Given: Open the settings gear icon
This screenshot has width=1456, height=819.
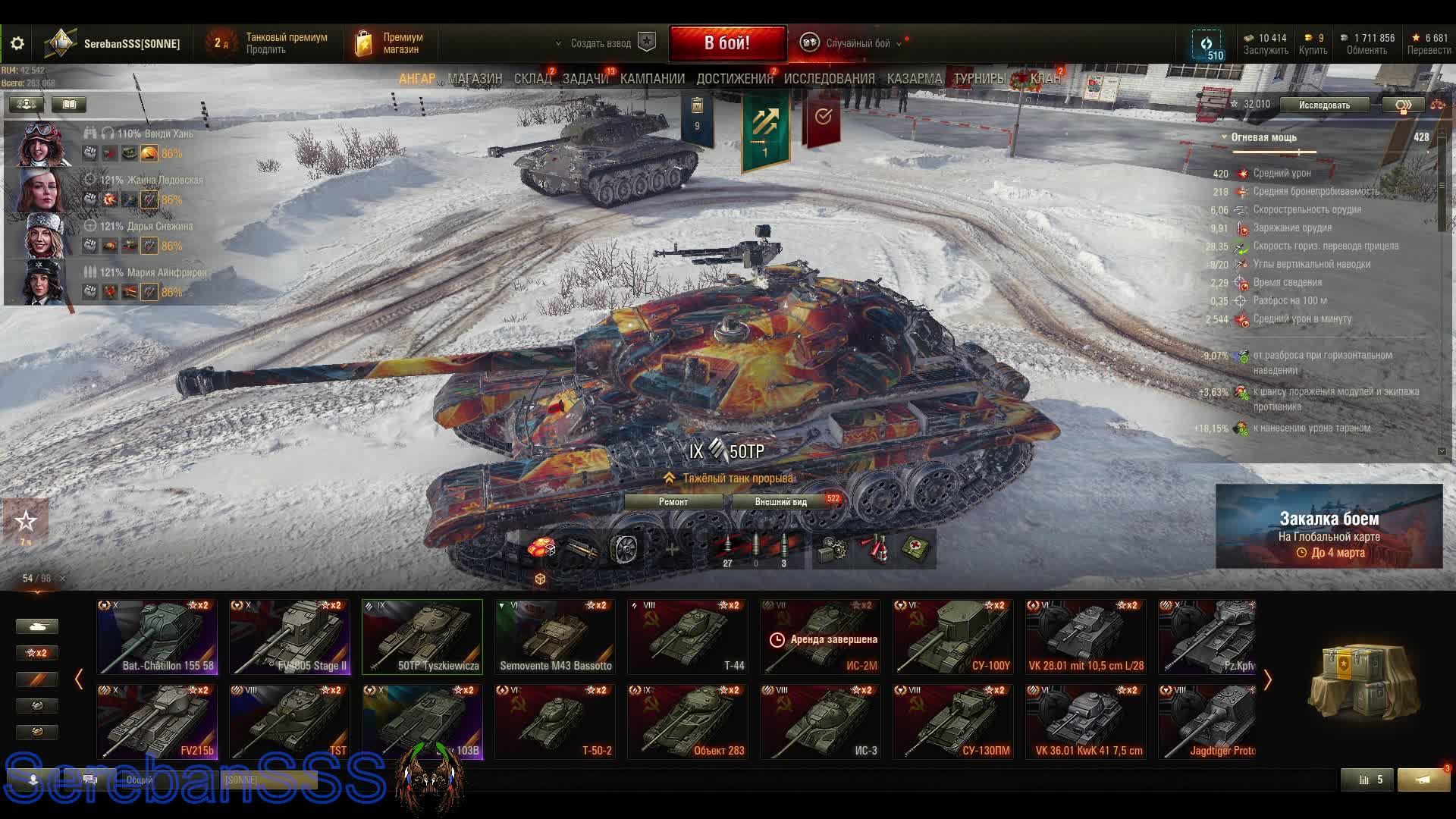Looking at the screenshot, I should click(x=17, y=44).
